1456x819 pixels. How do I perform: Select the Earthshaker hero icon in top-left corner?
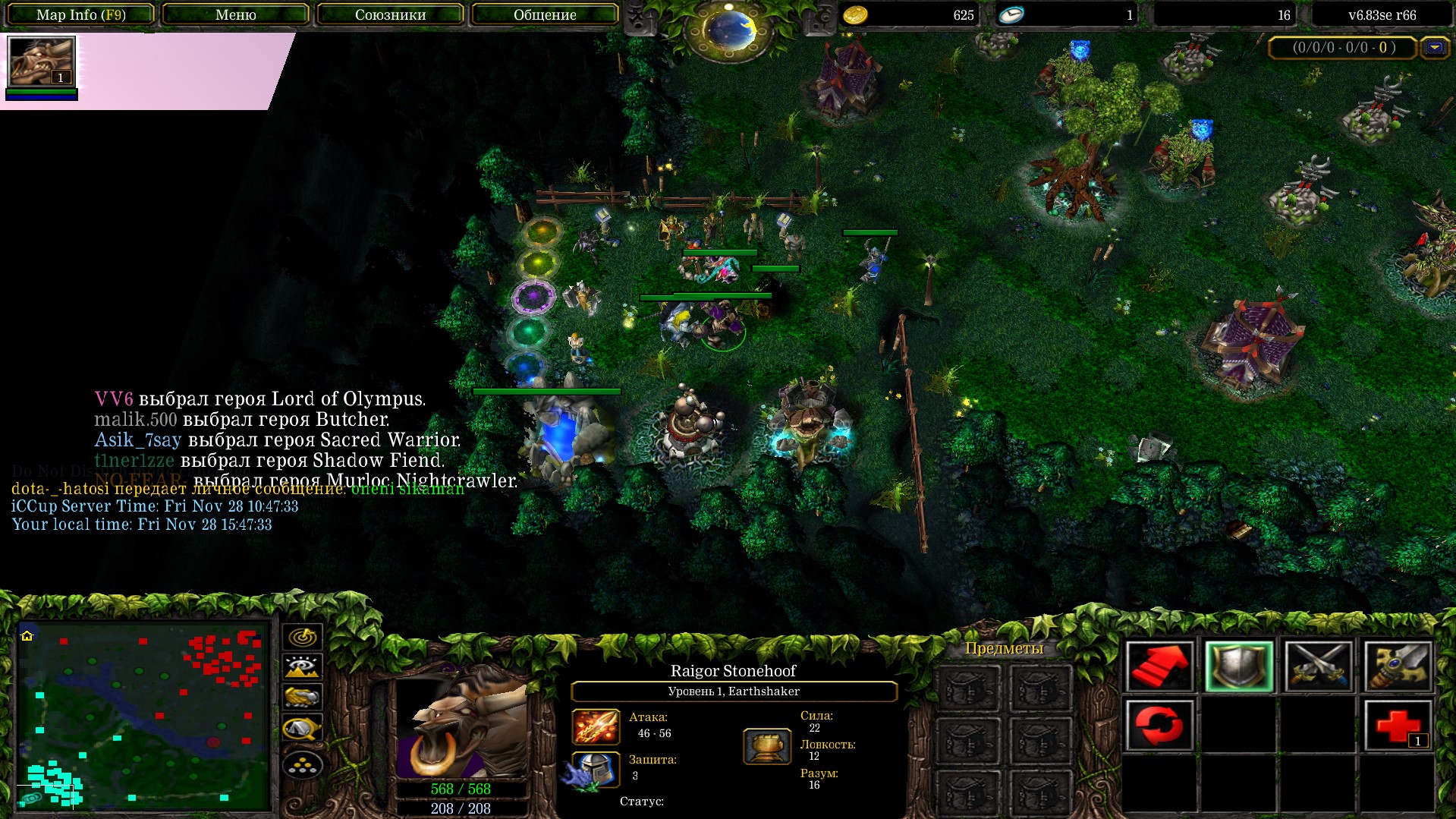(x=41, y=62)
